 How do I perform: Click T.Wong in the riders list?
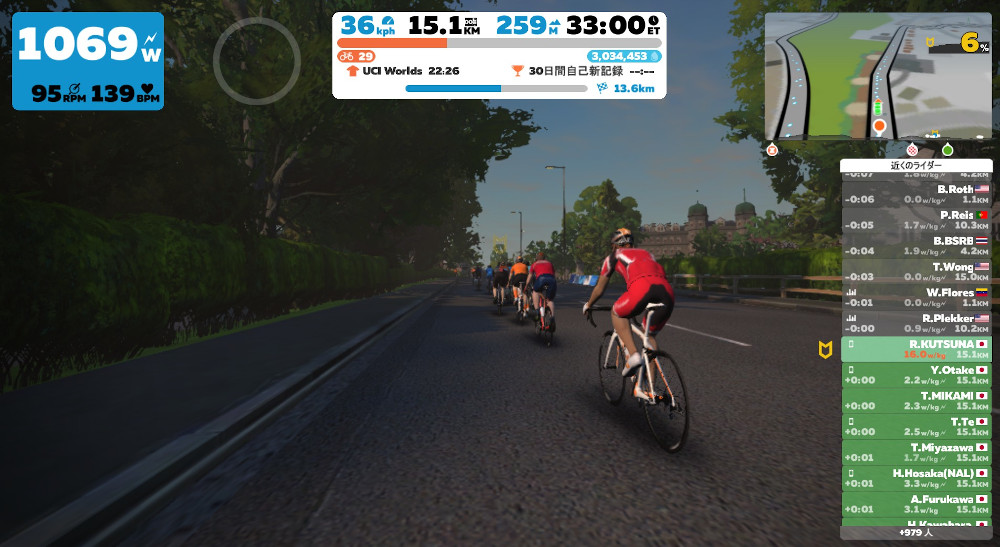916,272
